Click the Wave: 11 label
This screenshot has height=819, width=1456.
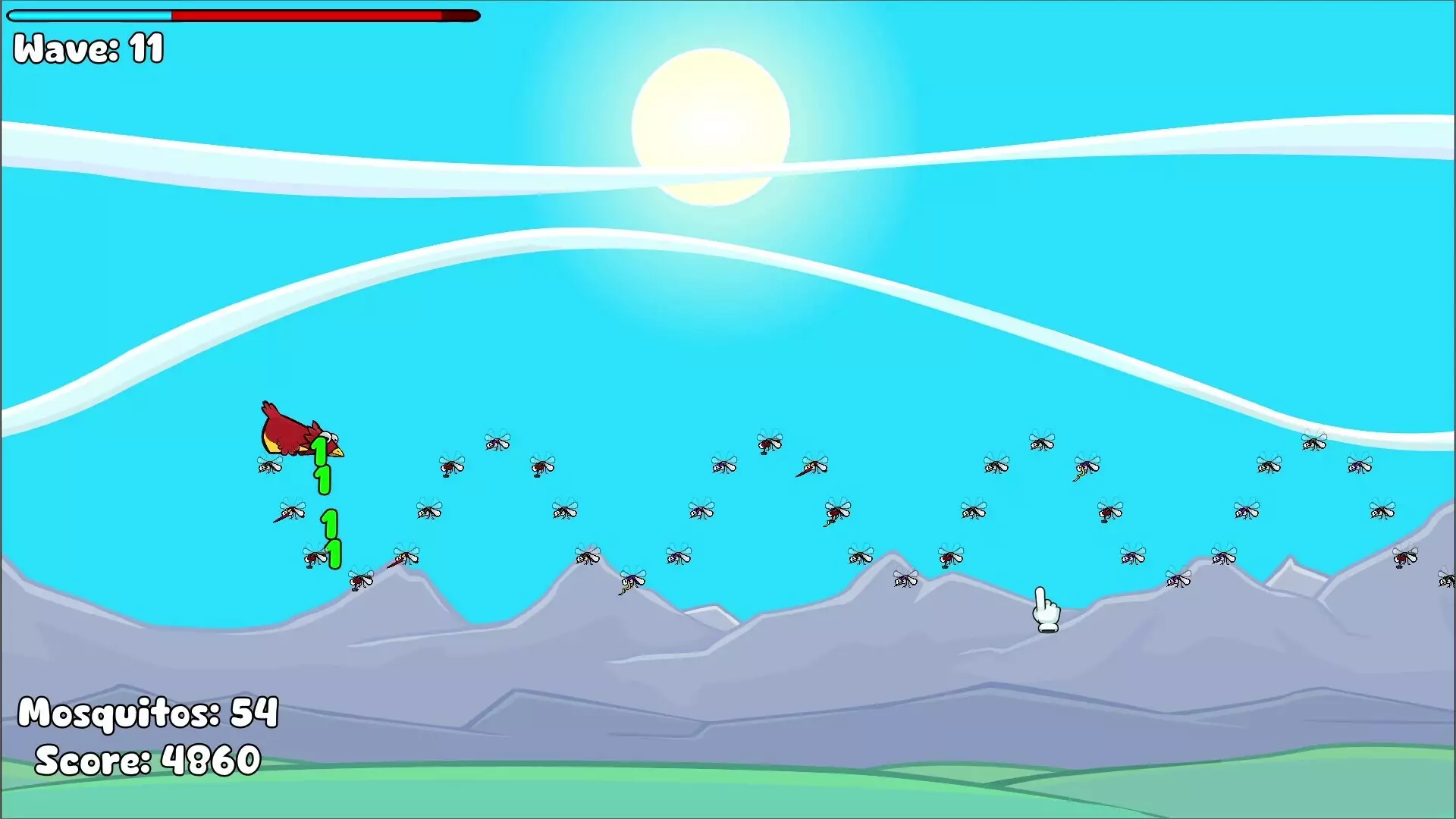pos(86,49)
